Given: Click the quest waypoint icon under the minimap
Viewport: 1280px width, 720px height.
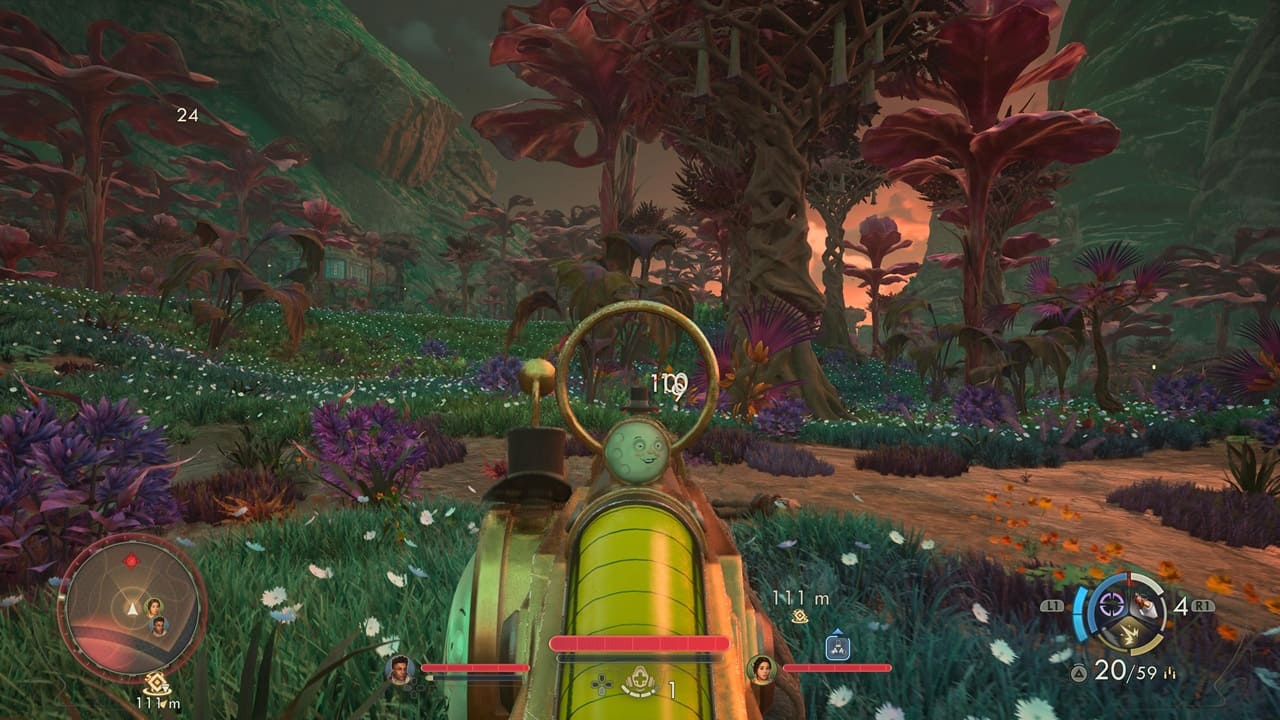Looking at the screenshot, I should [154, 684].
